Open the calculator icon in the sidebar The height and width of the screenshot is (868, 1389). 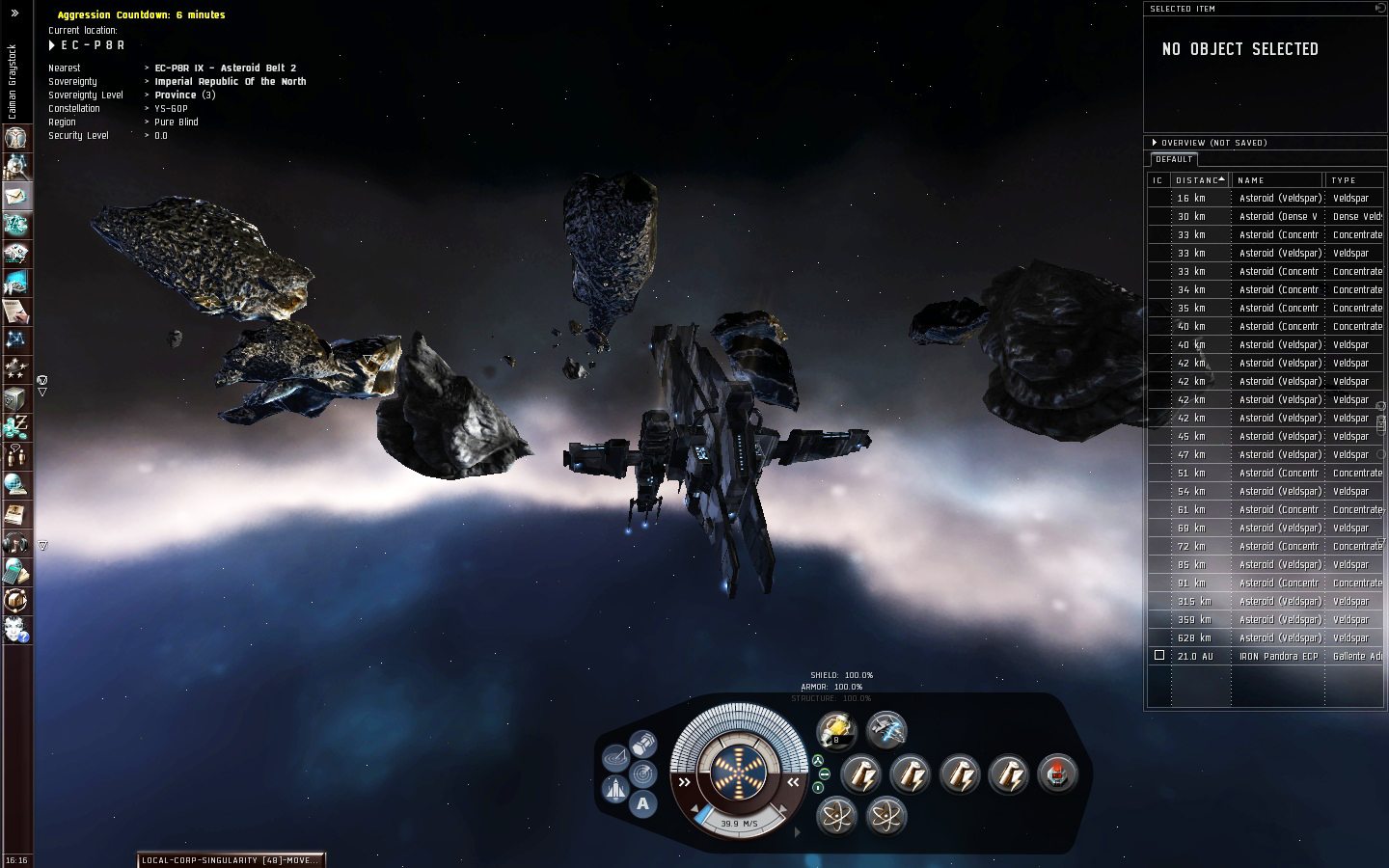click(16, 570)
